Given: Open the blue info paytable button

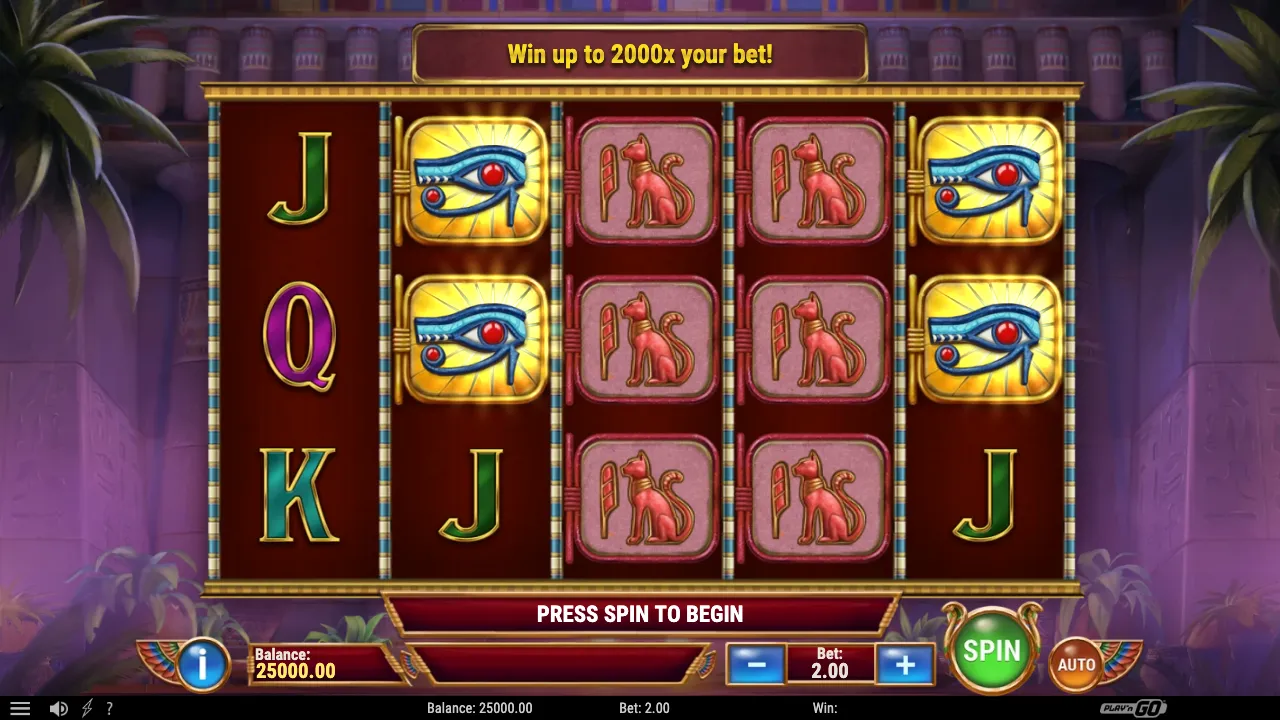Looking at the screenshot, I should coord(203,664).
